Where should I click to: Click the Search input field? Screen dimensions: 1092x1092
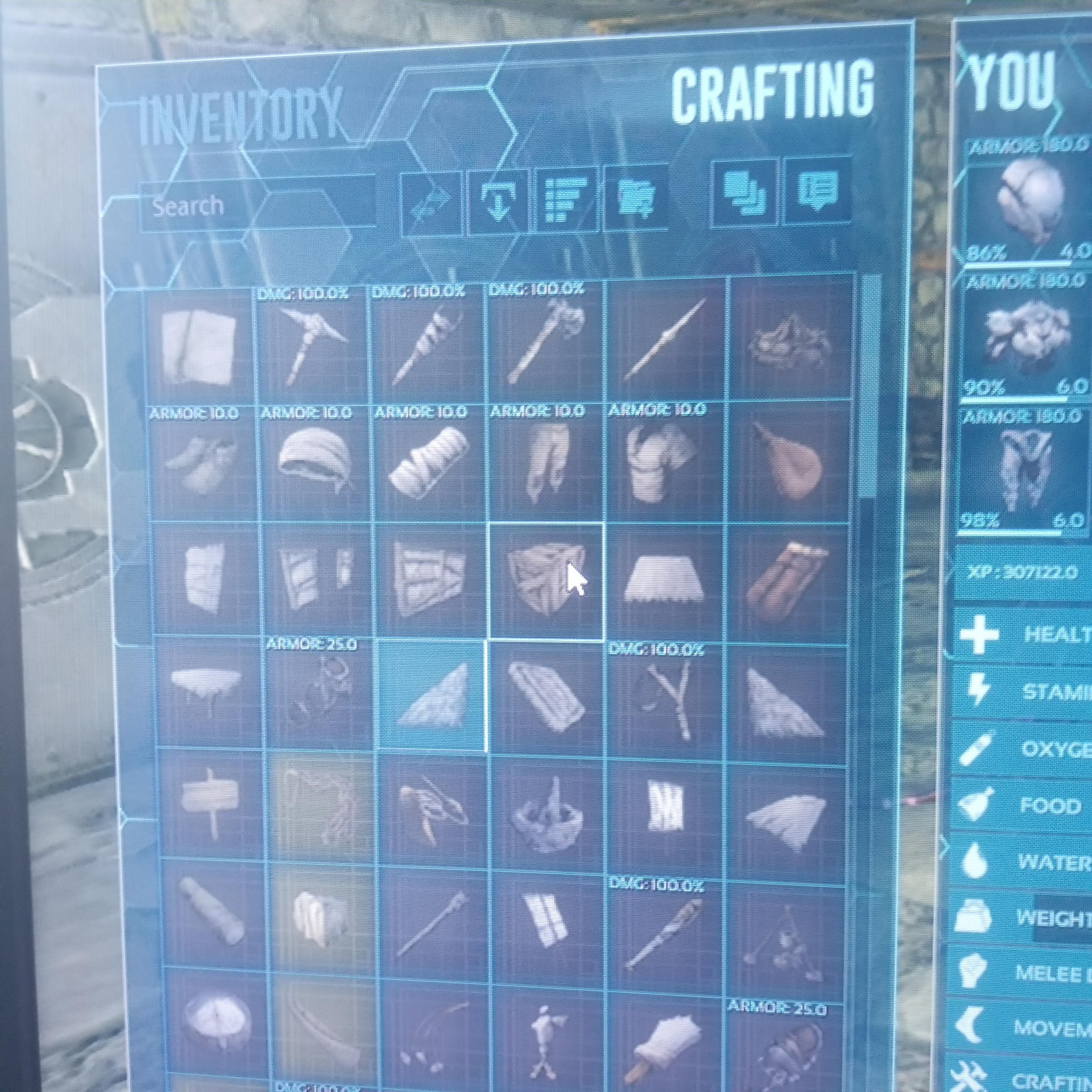pos(226,206)
